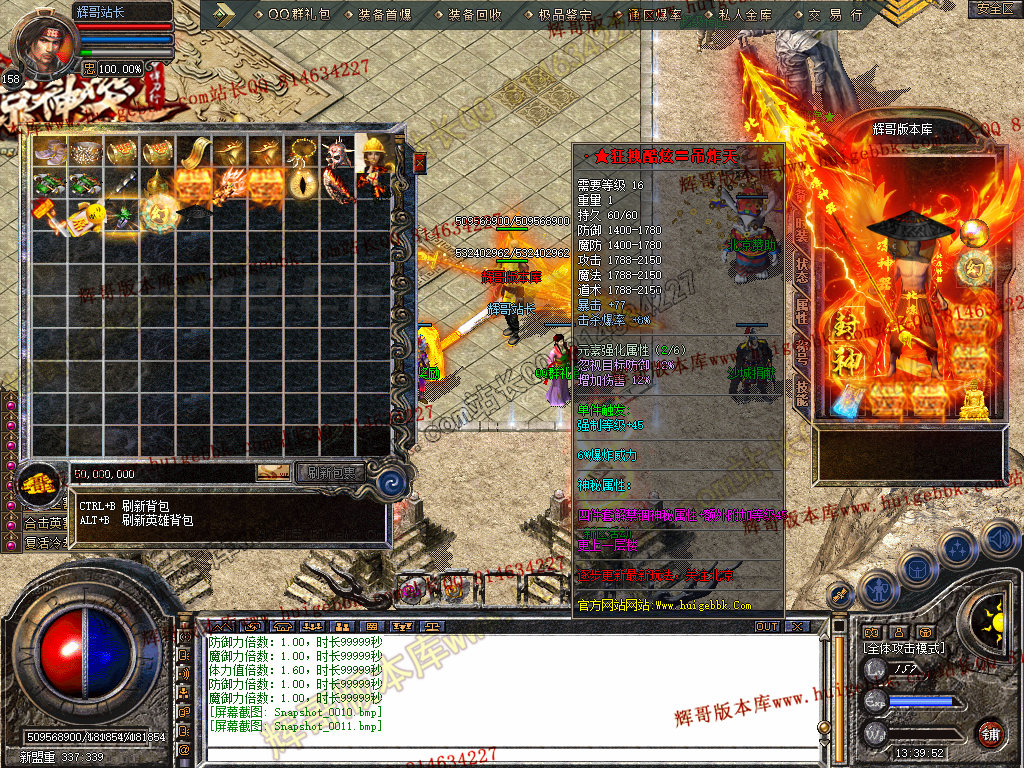Click the red 铺 shop button
Screen dimensions: 1024x768
click(x=989, y=732)
